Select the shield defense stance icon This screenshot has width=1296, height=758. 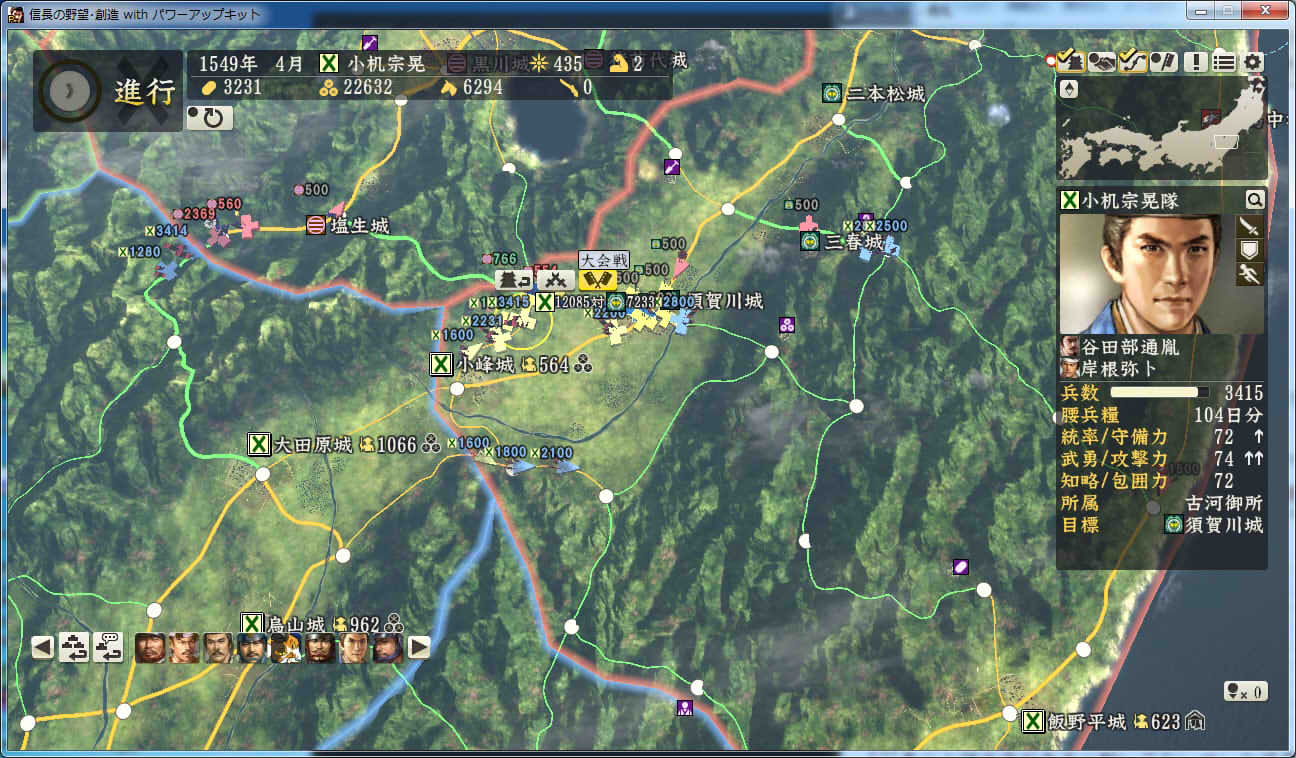1250,250
